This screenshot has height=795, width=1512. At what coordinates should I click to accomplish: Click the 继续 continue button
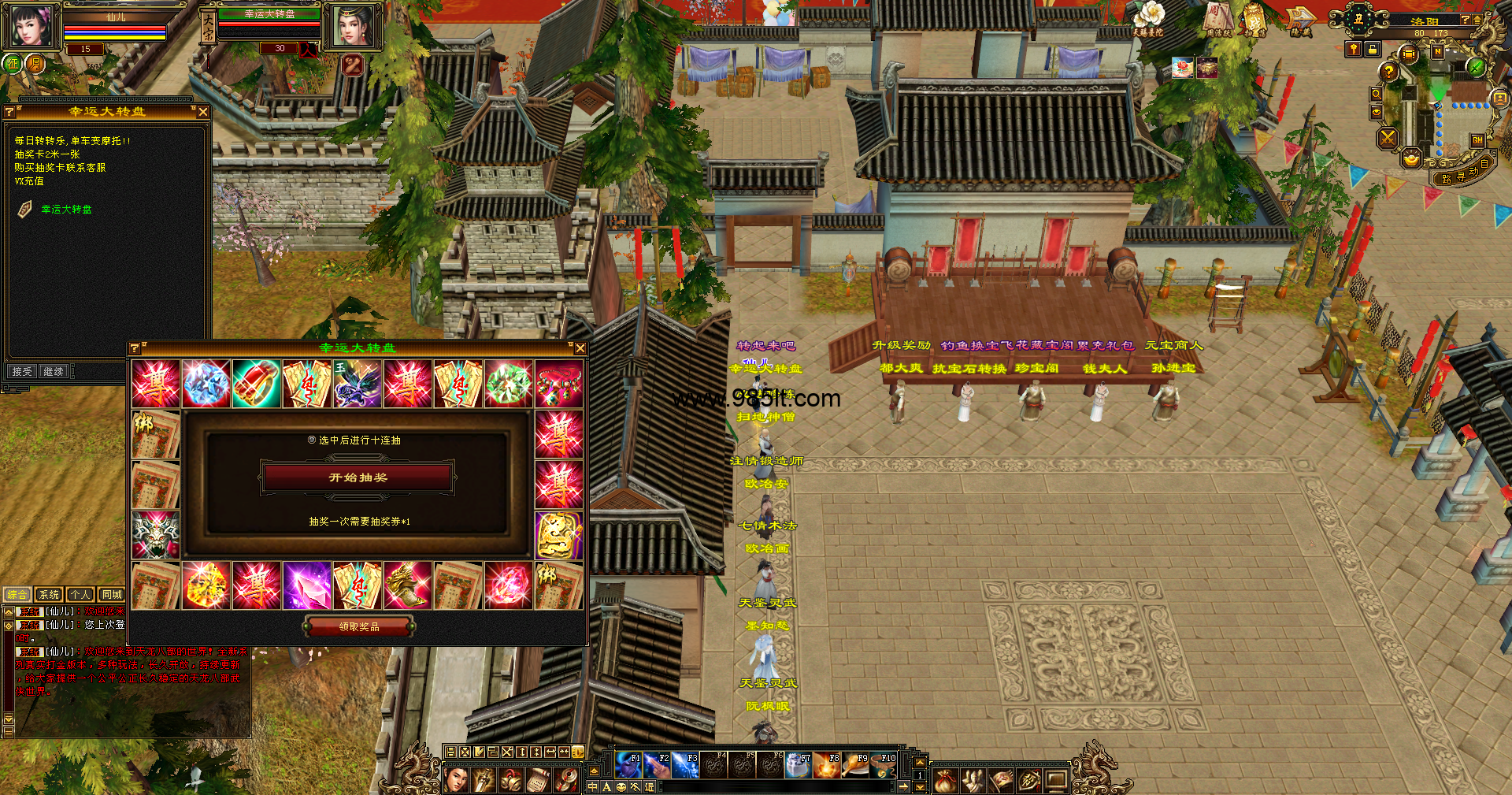[54, 371]
